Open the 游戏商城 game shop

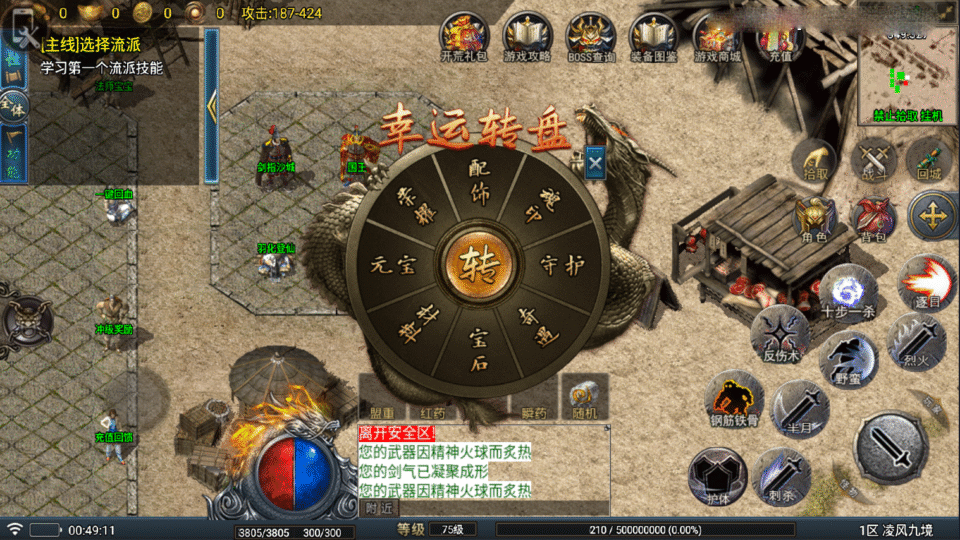[718, 36]
